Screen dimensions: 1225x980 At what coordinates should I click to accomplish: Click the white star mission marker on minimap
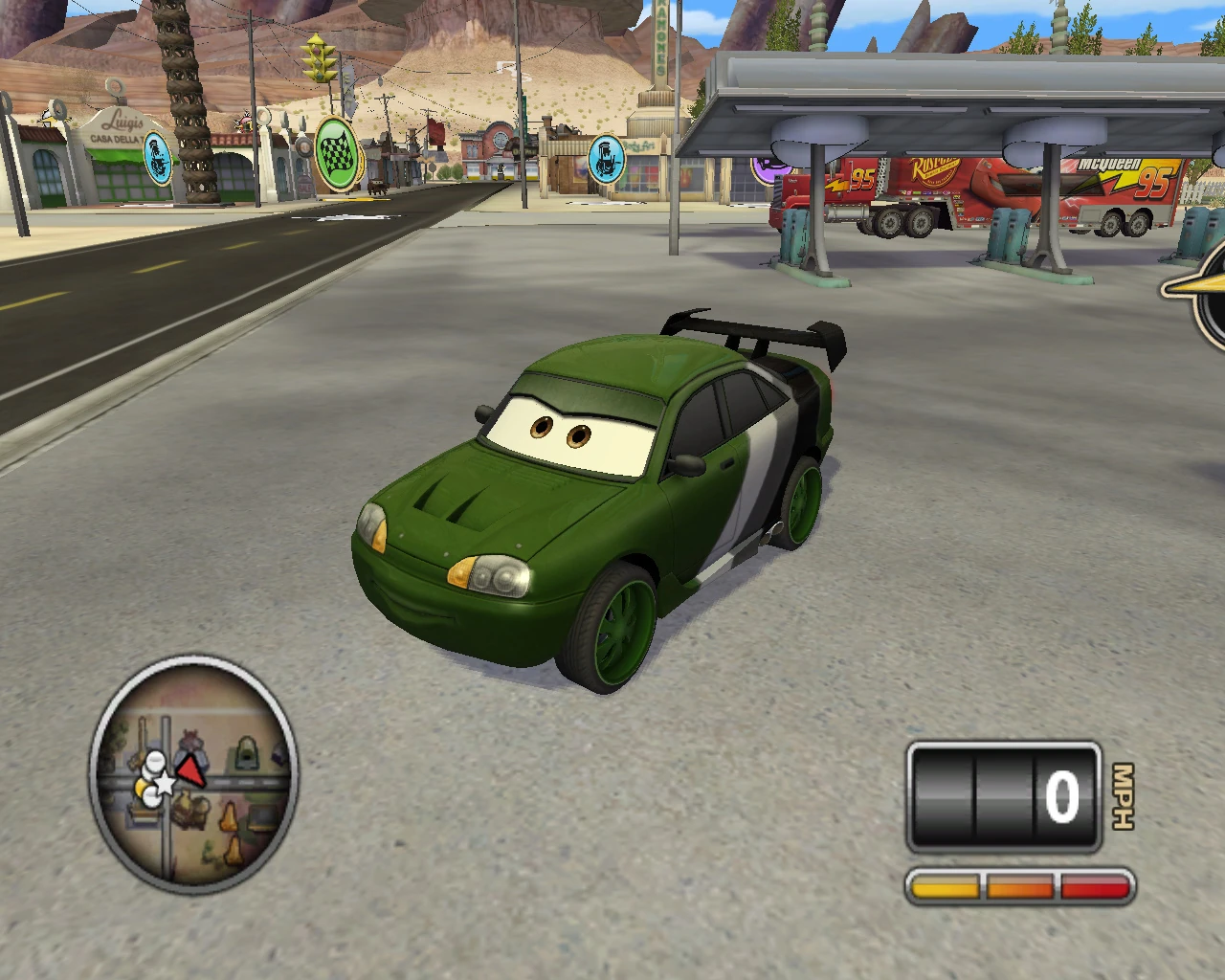[x=163, y=785]
